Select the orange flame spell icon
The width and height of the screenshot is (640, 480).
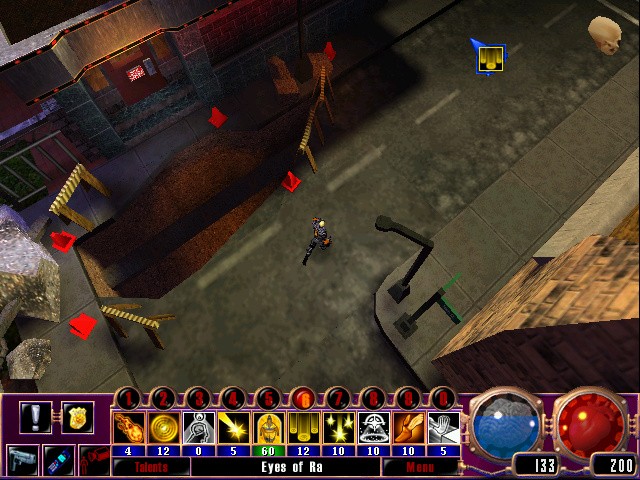[x=408, y=426]
